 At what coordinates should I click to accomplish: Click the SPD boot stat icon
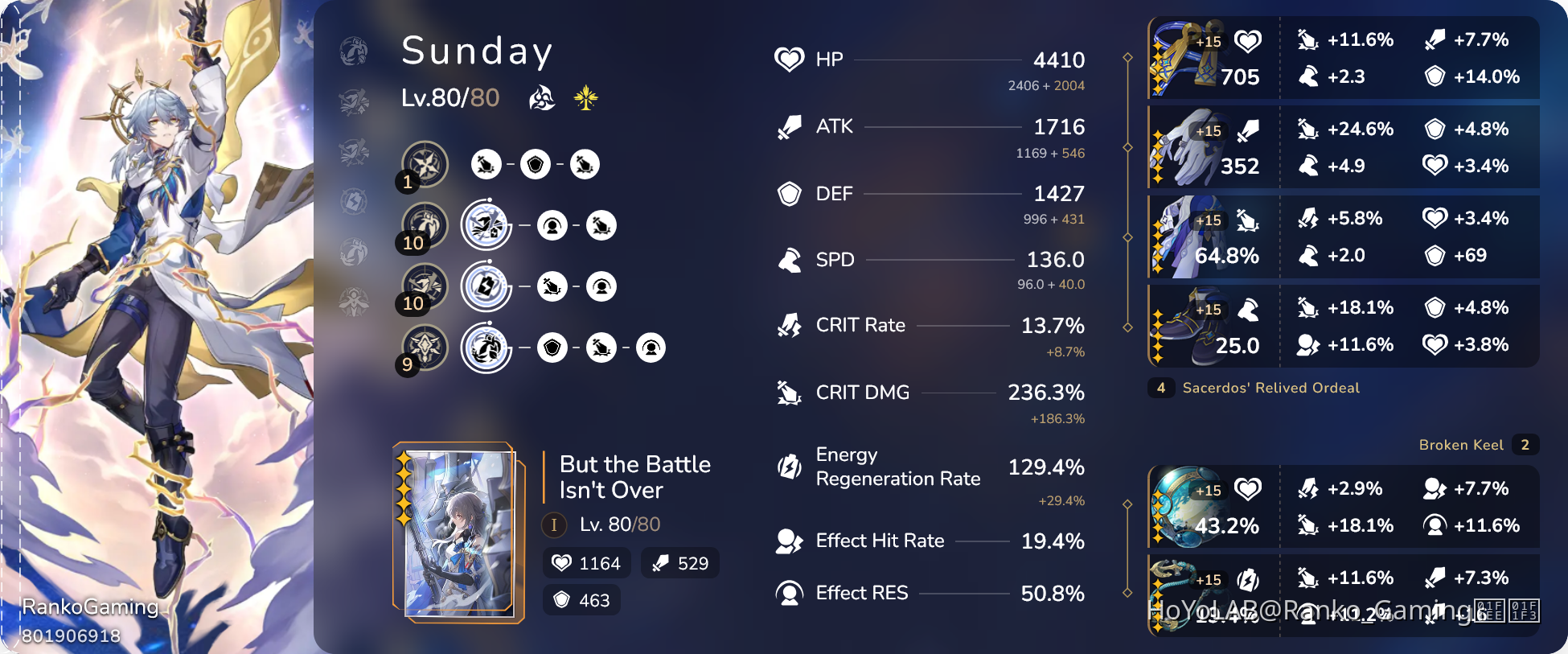[790, 260]
